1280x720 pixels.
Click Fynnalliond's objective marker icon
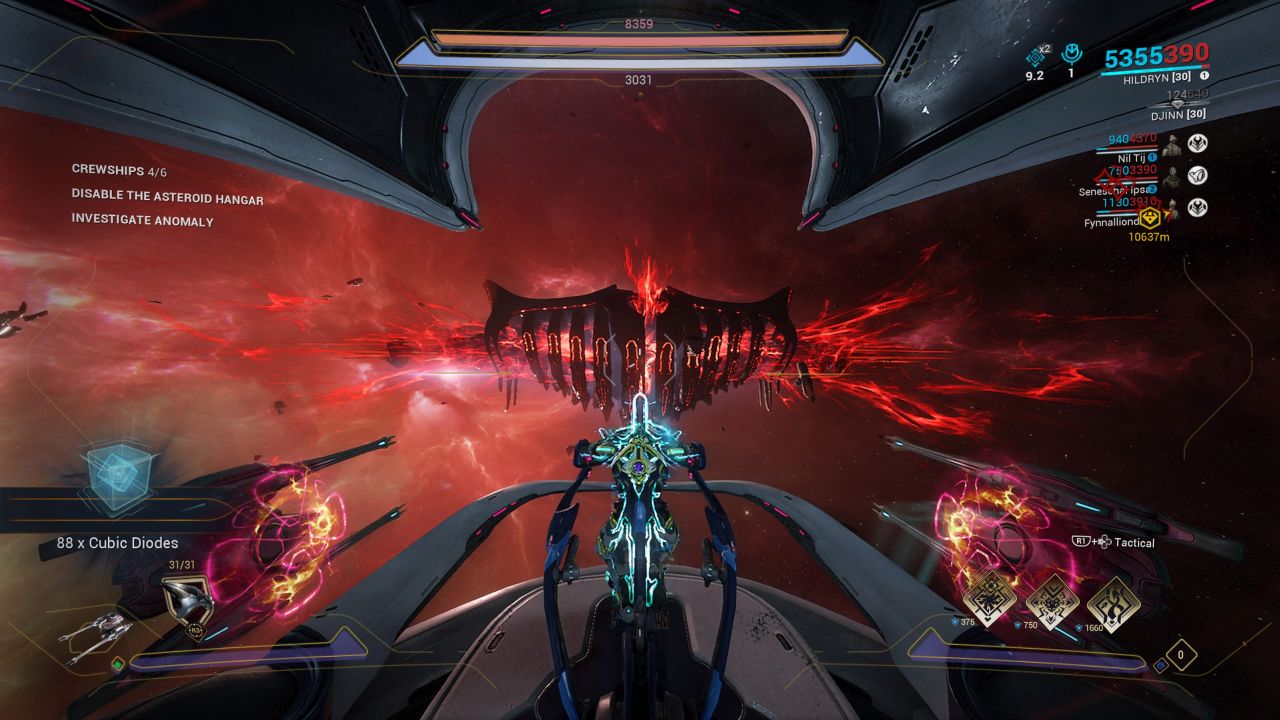click(1149, 218)
